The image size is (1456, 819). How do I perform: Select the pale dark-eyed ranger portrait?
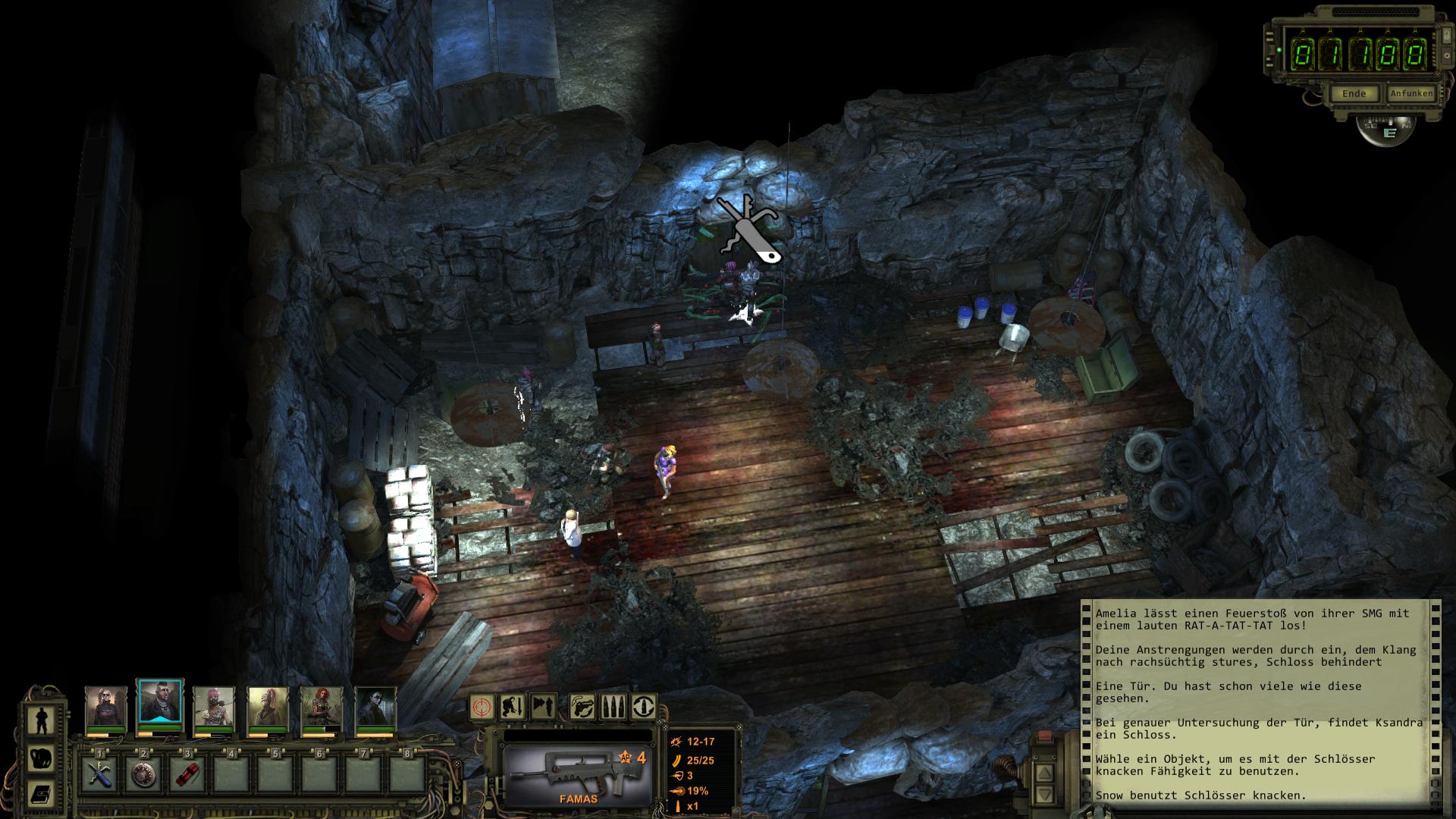[376, 708]
